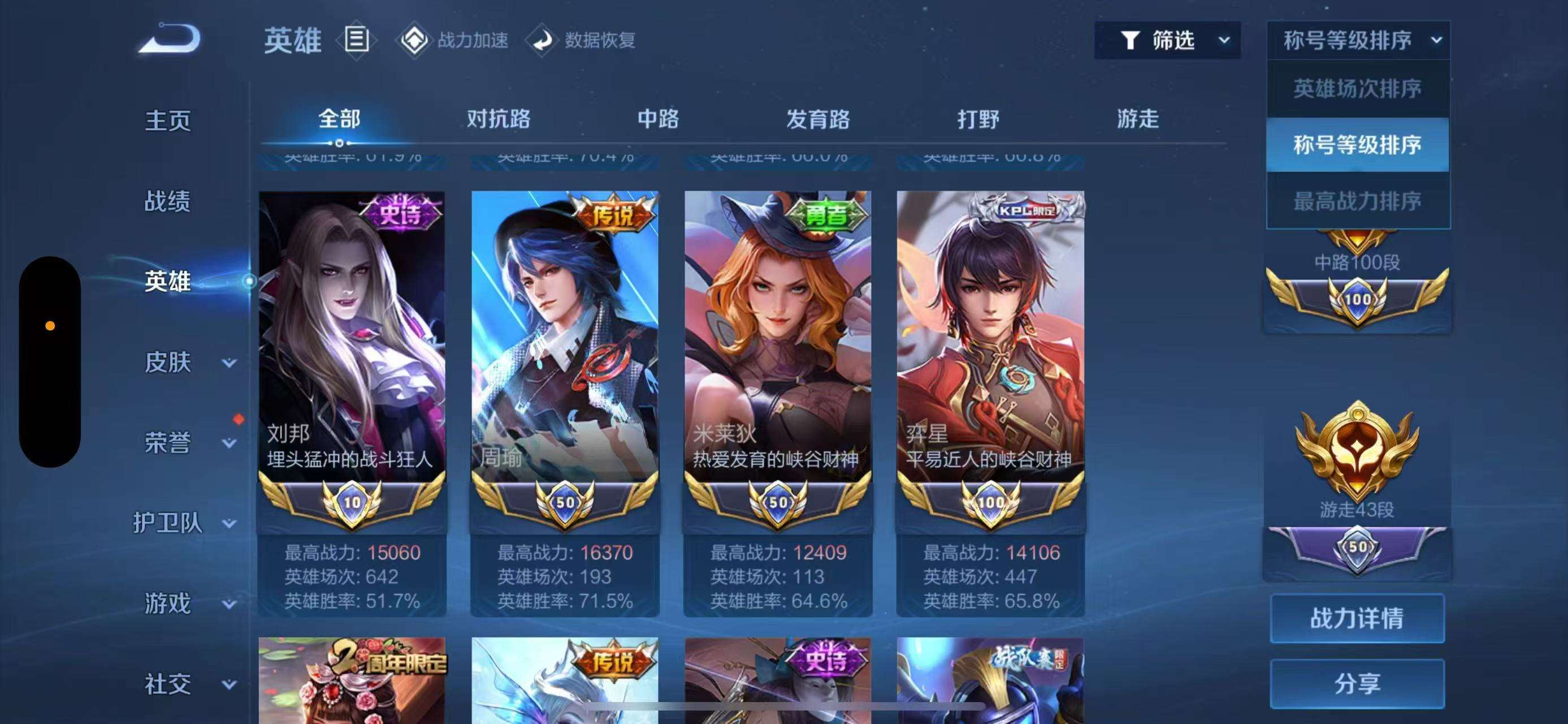Open the 筛选 filter dropdown

coord(1167,40)
